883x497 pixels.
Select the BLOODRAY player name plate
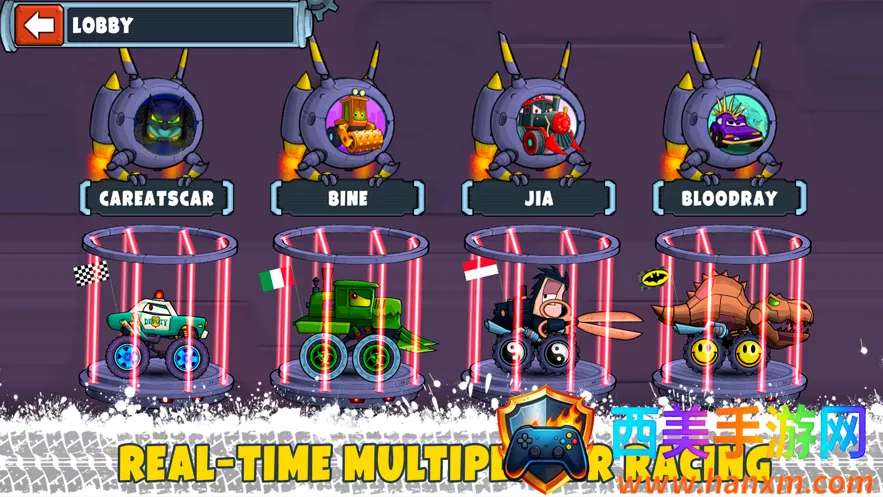[x=728, y=198]
